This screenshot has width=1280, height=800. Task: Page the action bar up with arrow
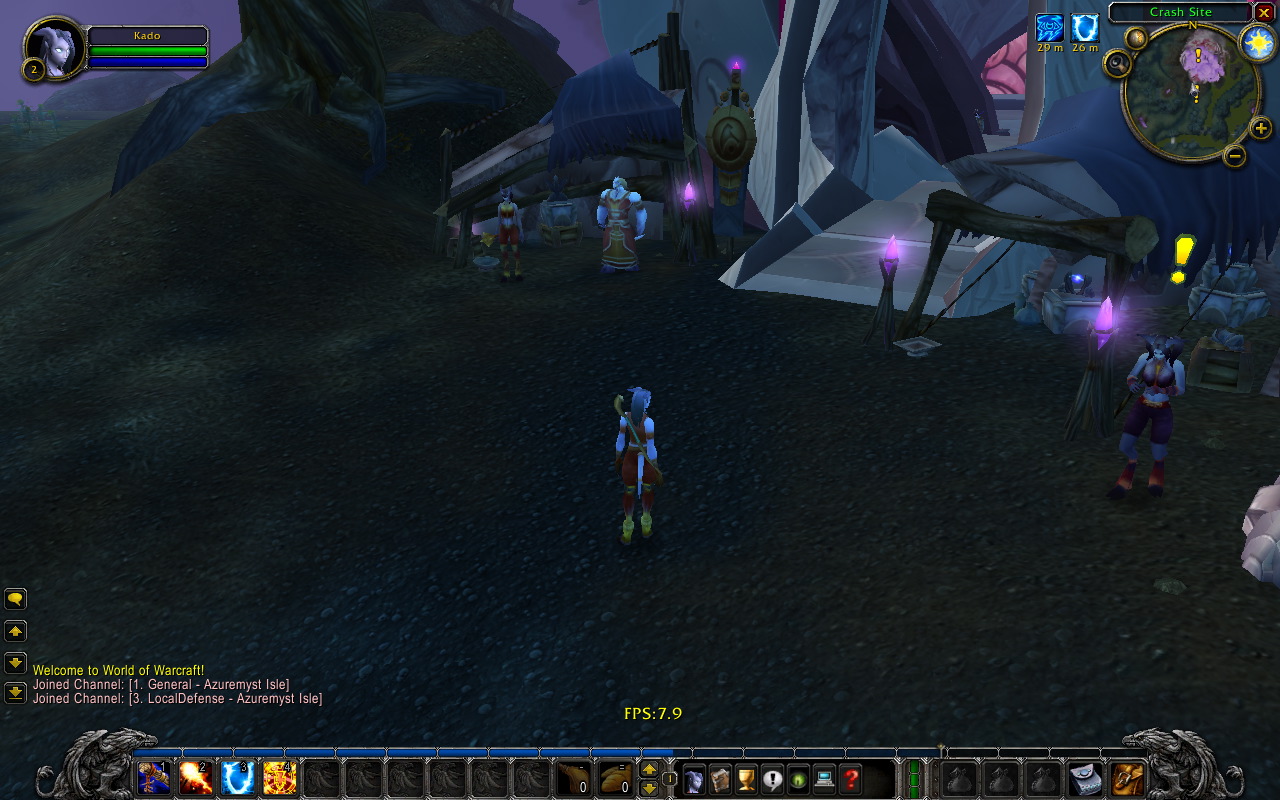coord(651,770)
